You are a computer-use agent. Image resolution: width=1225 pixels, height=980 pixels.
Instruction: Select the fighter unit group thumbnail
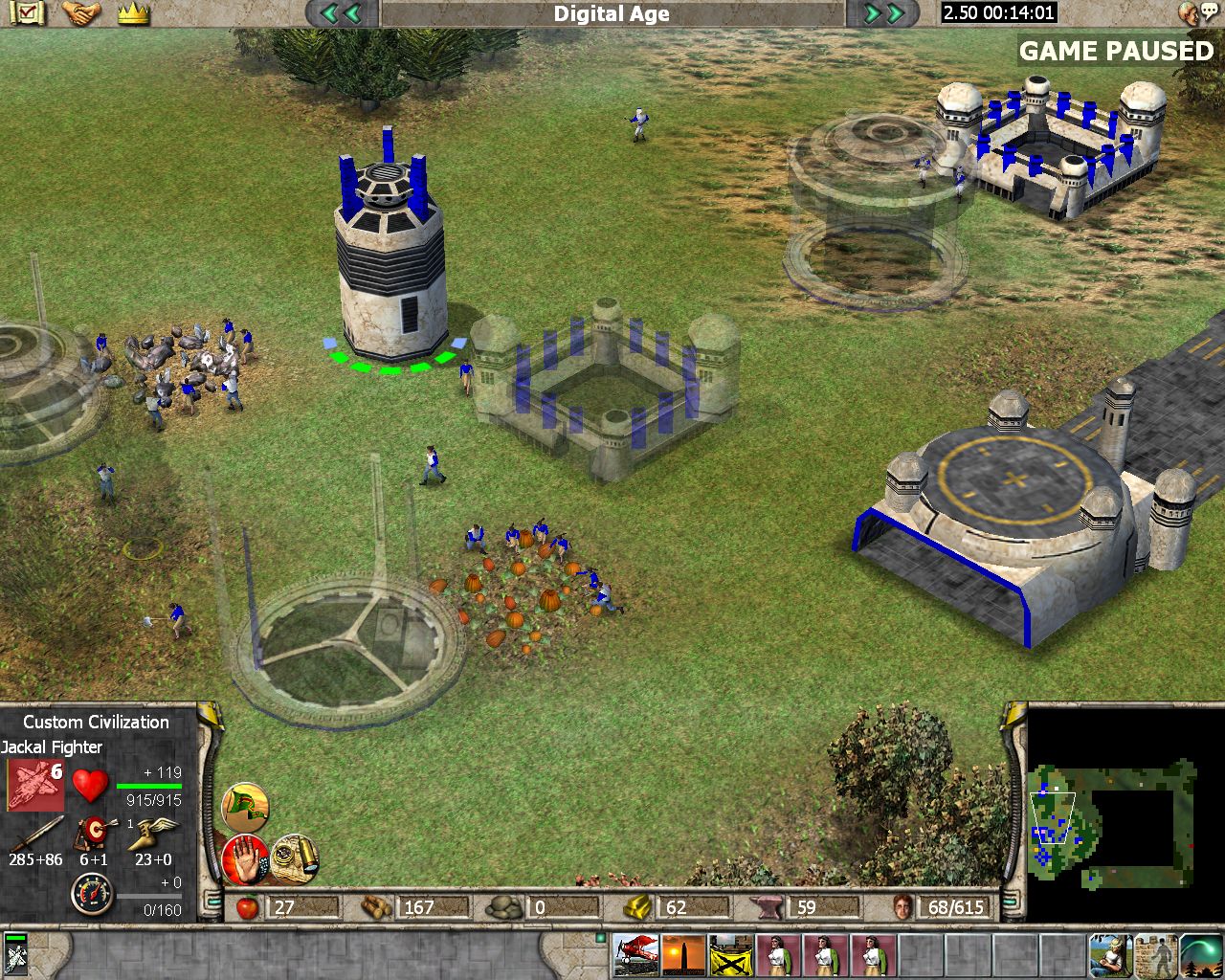(15, 954)
